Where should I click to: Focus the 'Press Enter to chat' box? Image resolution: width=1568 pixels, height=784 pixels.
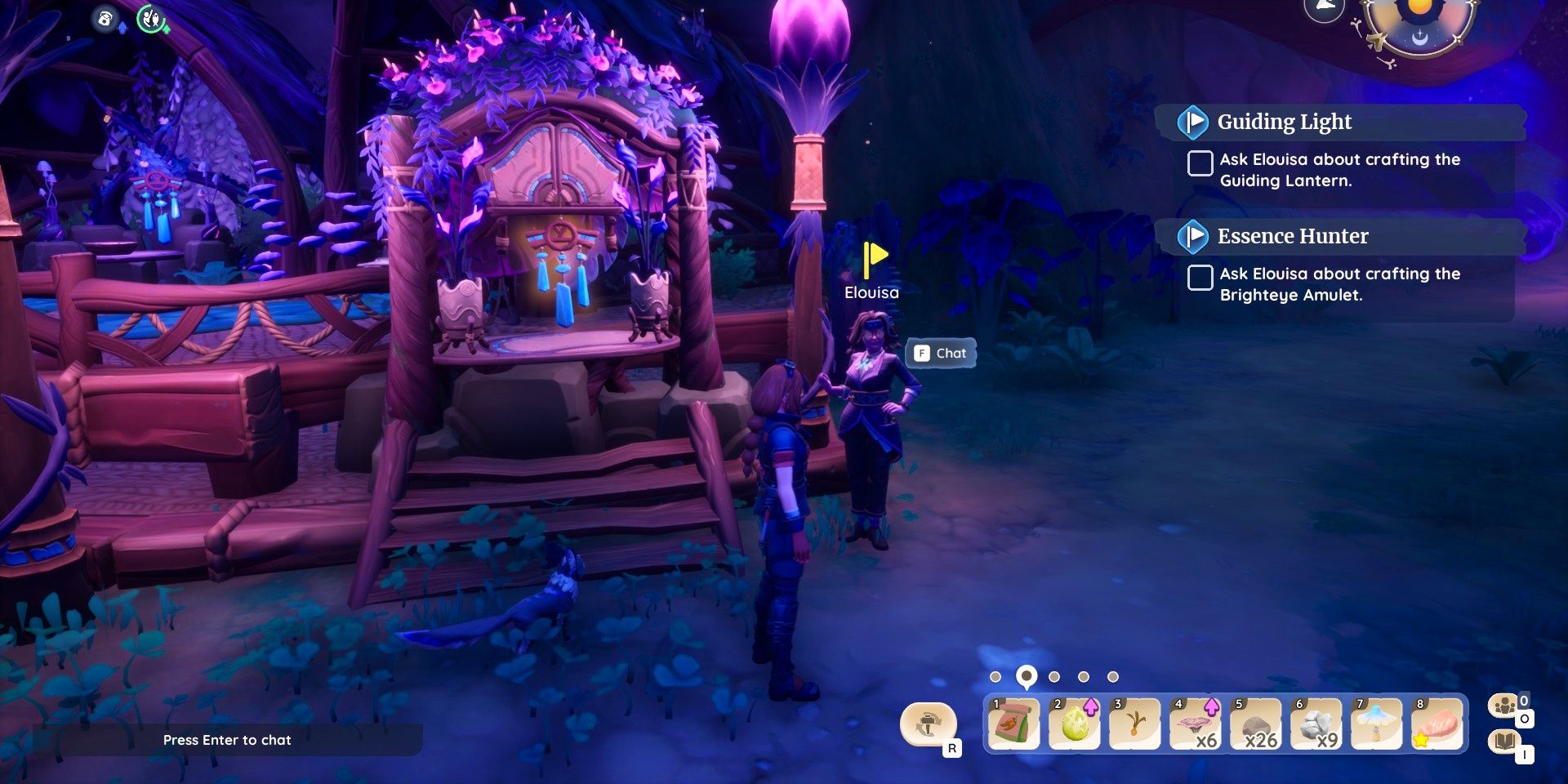[x=227, y=740]
